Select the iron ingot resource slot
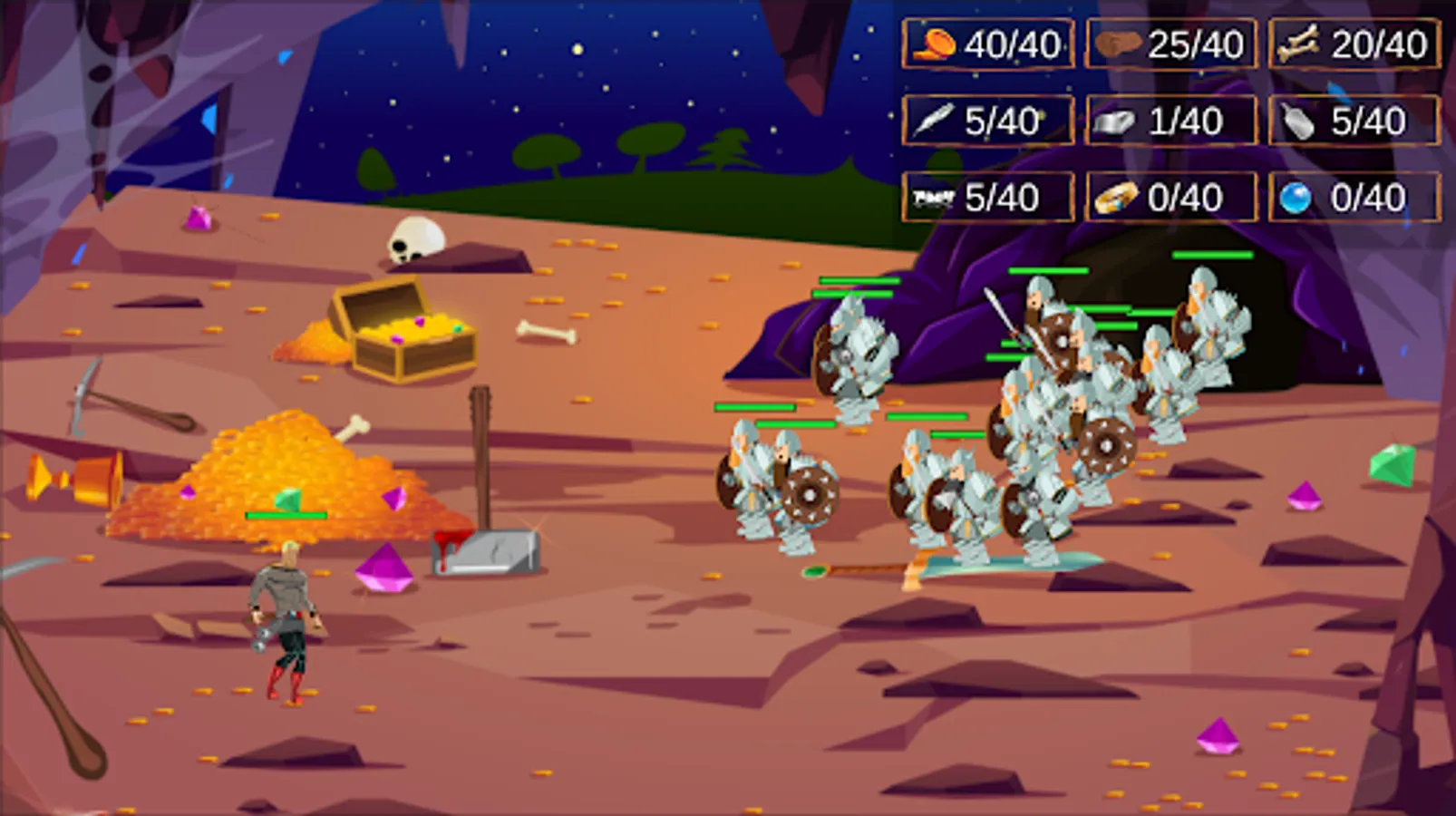1456x816 pixels. [x=1170, y=121]
